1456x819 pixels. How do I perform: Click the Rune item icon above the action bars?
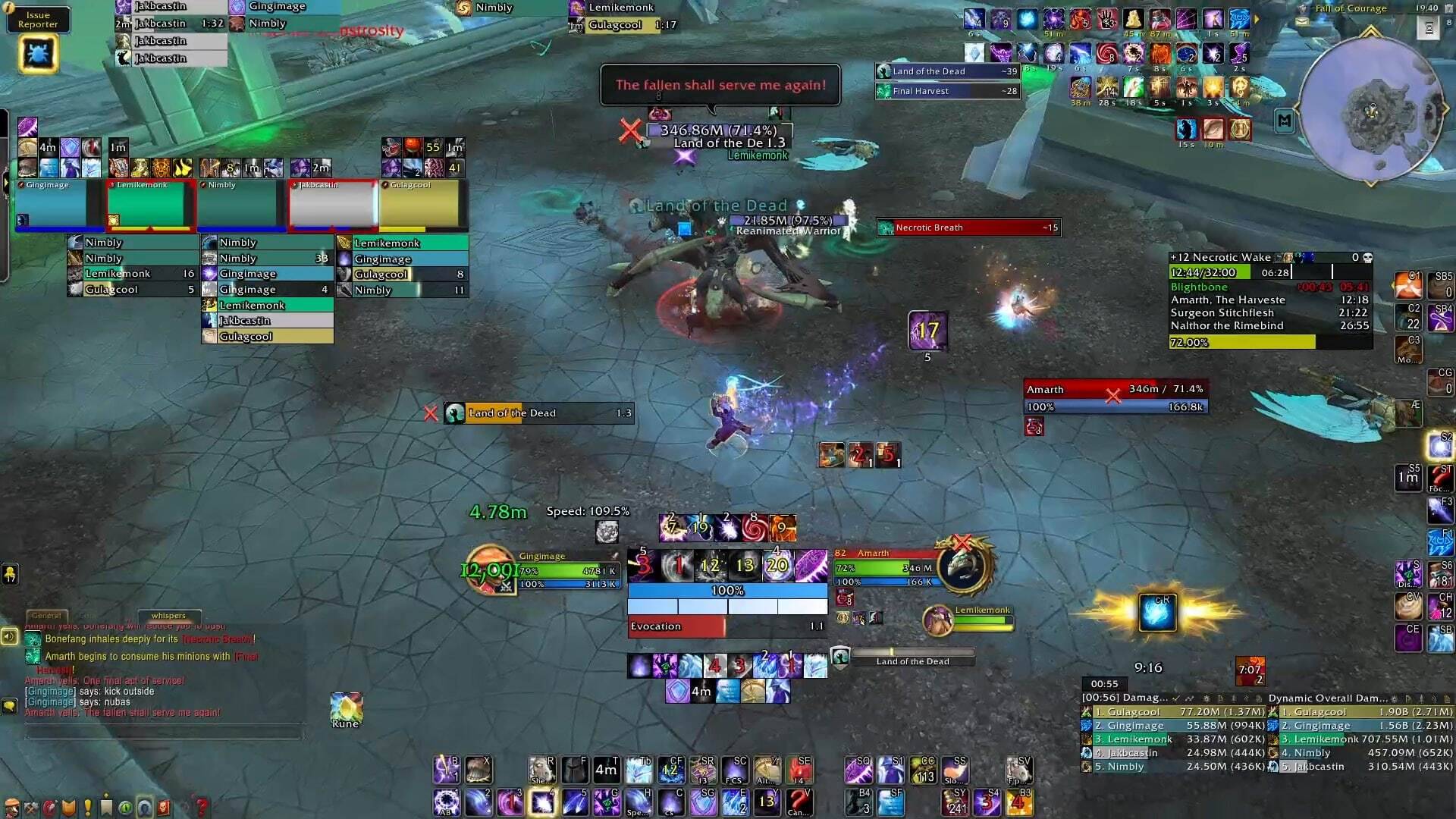point(346,707)
